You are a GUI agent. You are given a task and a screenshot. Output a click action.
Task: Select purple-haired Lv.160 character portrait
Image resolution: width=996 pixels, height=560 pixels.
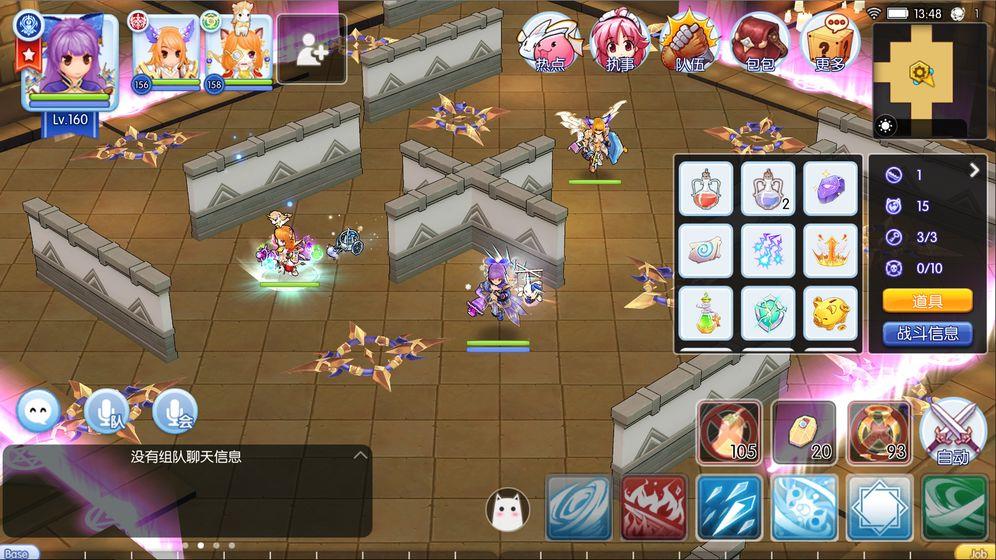pyautogui.click(x=69, y=60)
